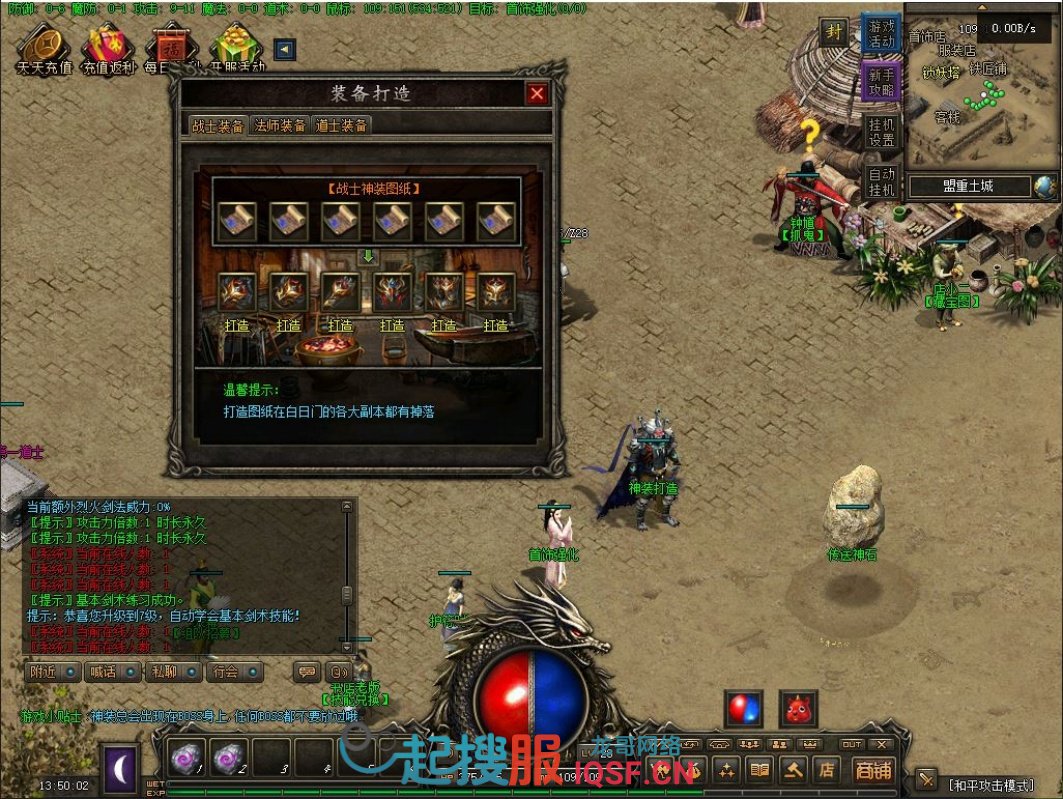Open the world map globe icon
This screenshot has height=799, width=1063.
point(1045,186)
